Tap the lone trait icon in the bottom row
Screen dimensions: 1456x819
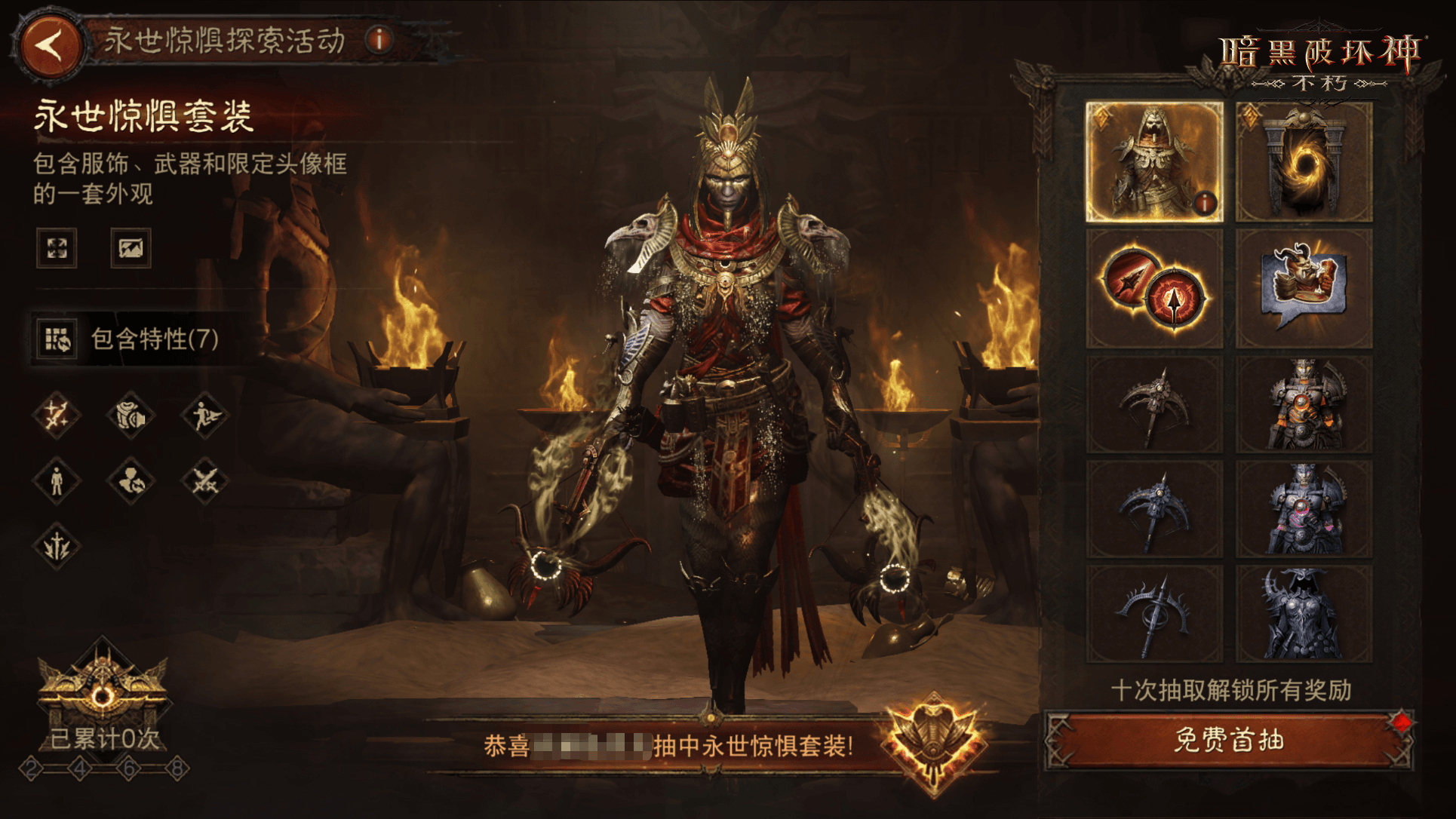coord(57,545)
